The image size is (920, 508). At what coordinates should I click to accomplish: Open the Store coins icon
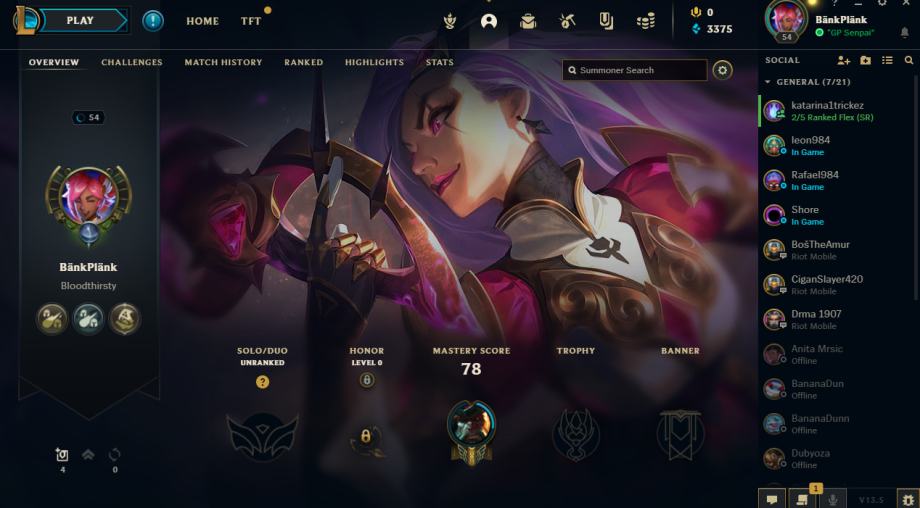(x=647, y=21)
